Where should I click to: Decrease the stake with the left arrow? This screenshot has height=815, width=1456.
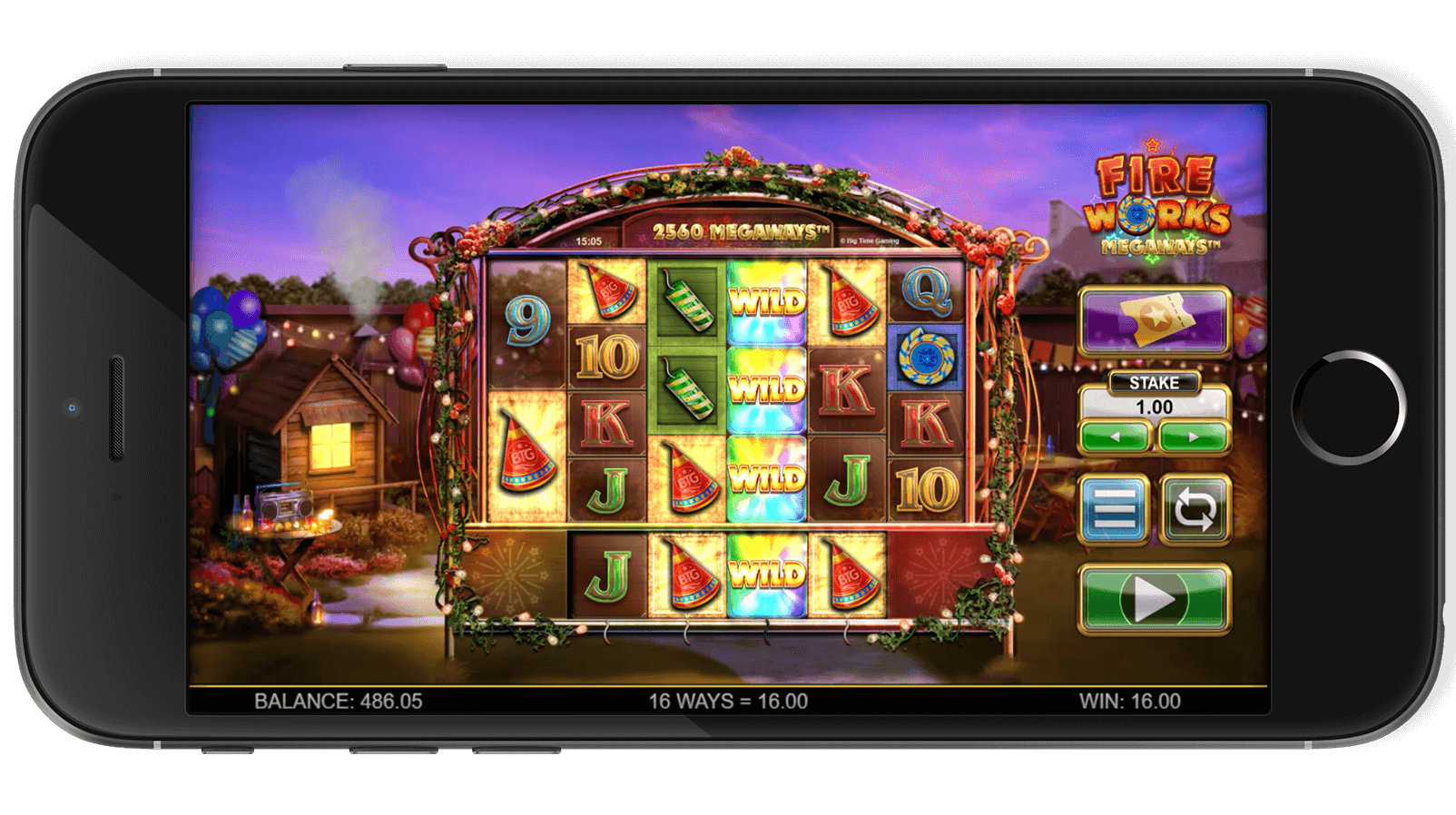tap(1114, 436)
